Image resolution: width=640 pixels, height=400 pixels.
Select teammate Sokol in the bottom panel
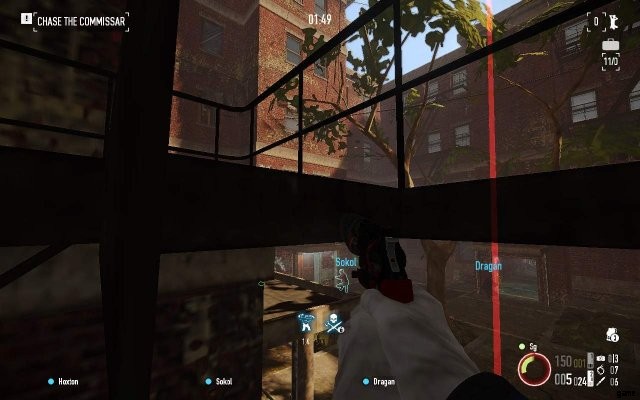[x=220, y=381]
